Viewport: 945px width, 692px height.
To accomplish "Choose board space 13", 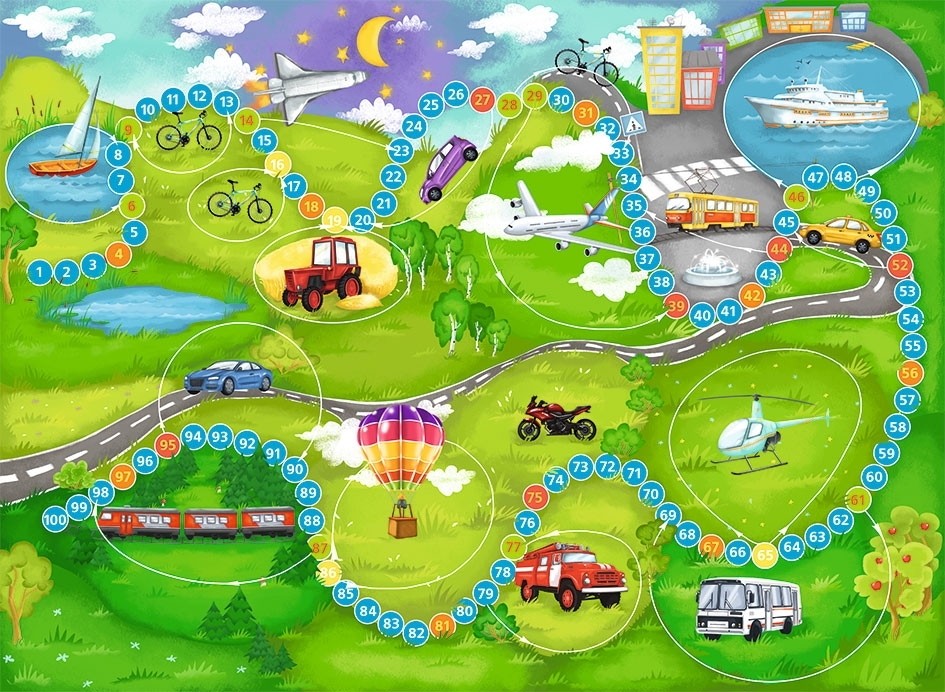I will click(227, 100).
